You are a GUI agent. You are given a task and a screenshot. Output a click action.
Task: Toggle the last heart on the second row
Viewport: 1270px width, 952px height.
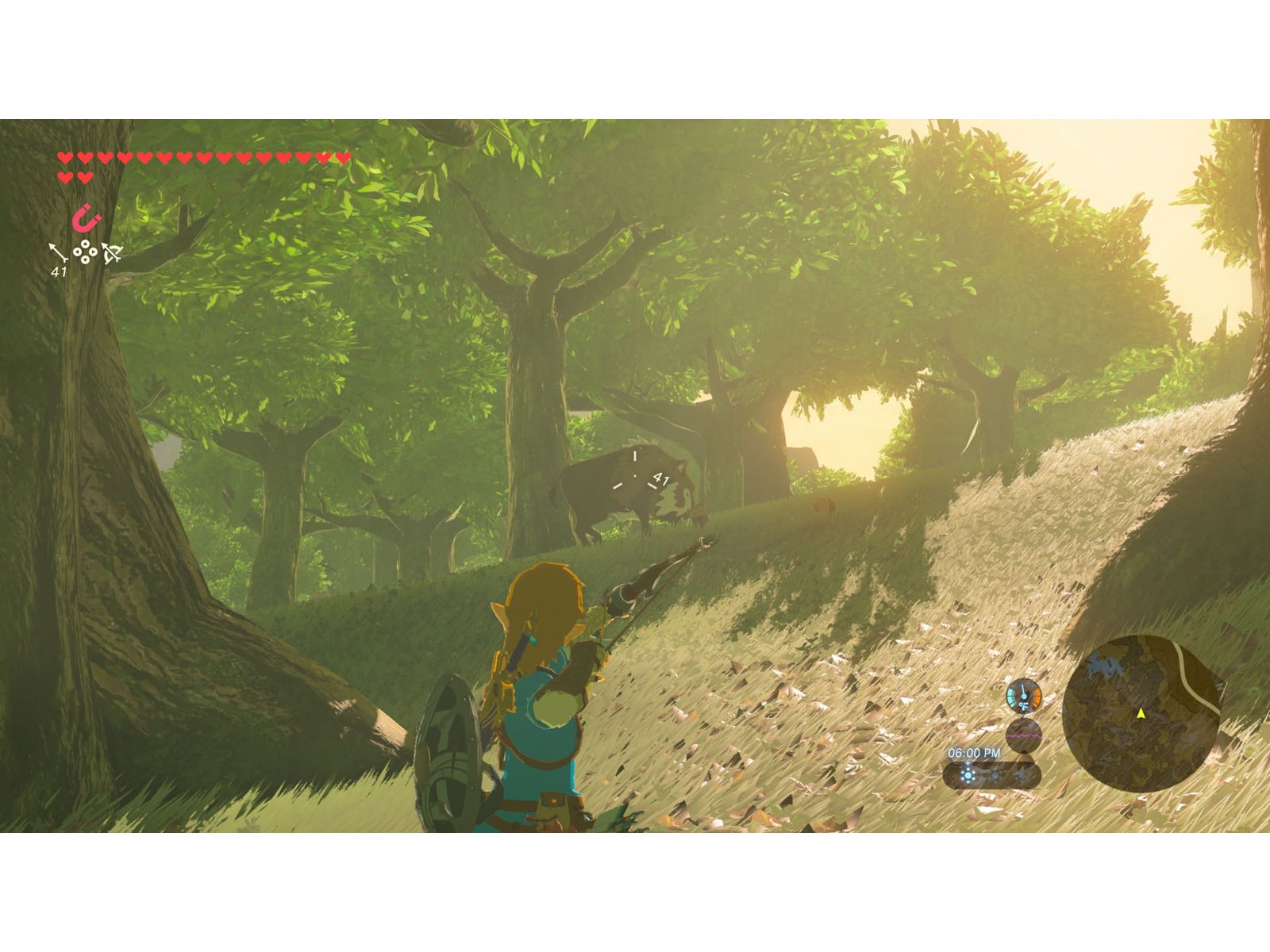pyautogui.click(x=85, y=177)
